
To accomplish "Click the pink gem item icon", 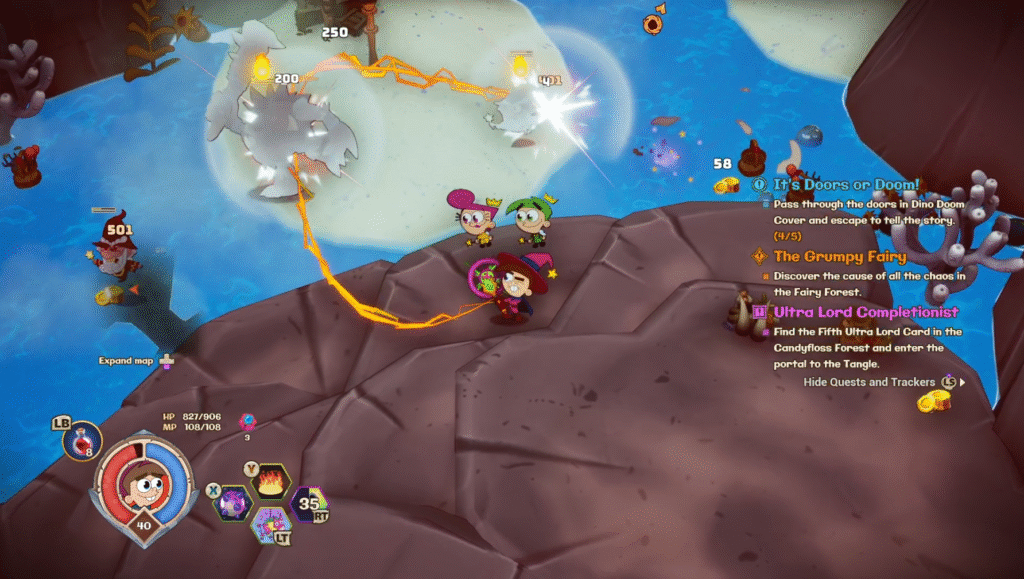I will [247, 421].
